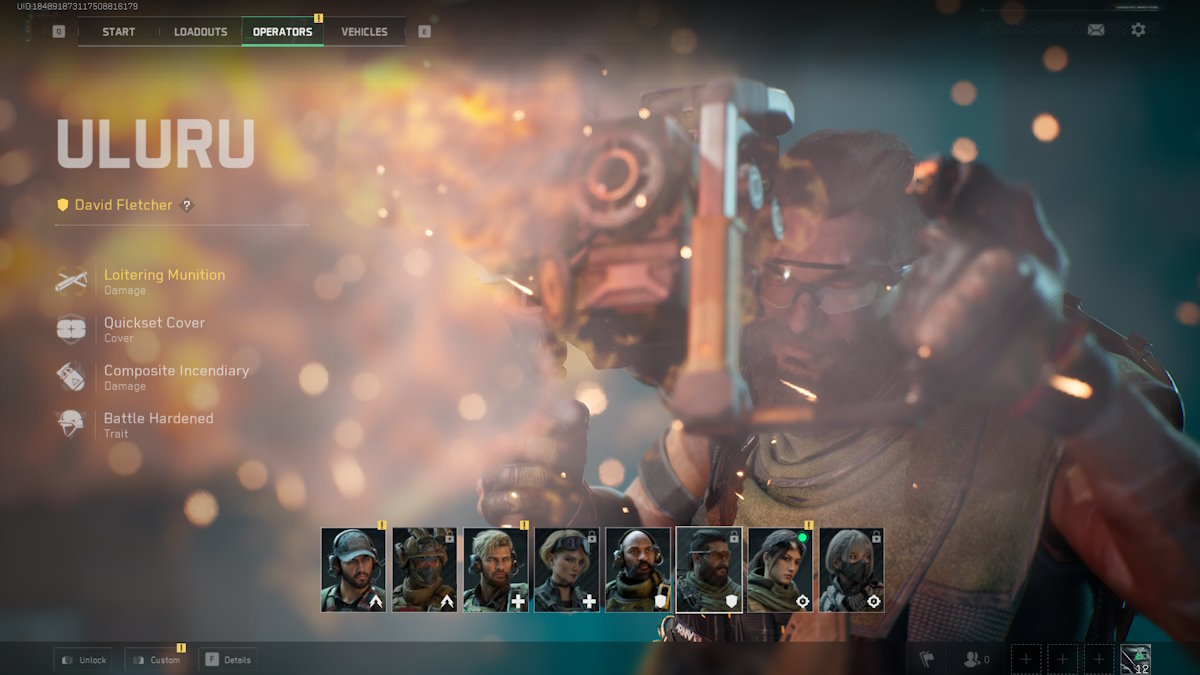
Task: Select the Quickset Cover ability
Action: click(x=154, y=323)
